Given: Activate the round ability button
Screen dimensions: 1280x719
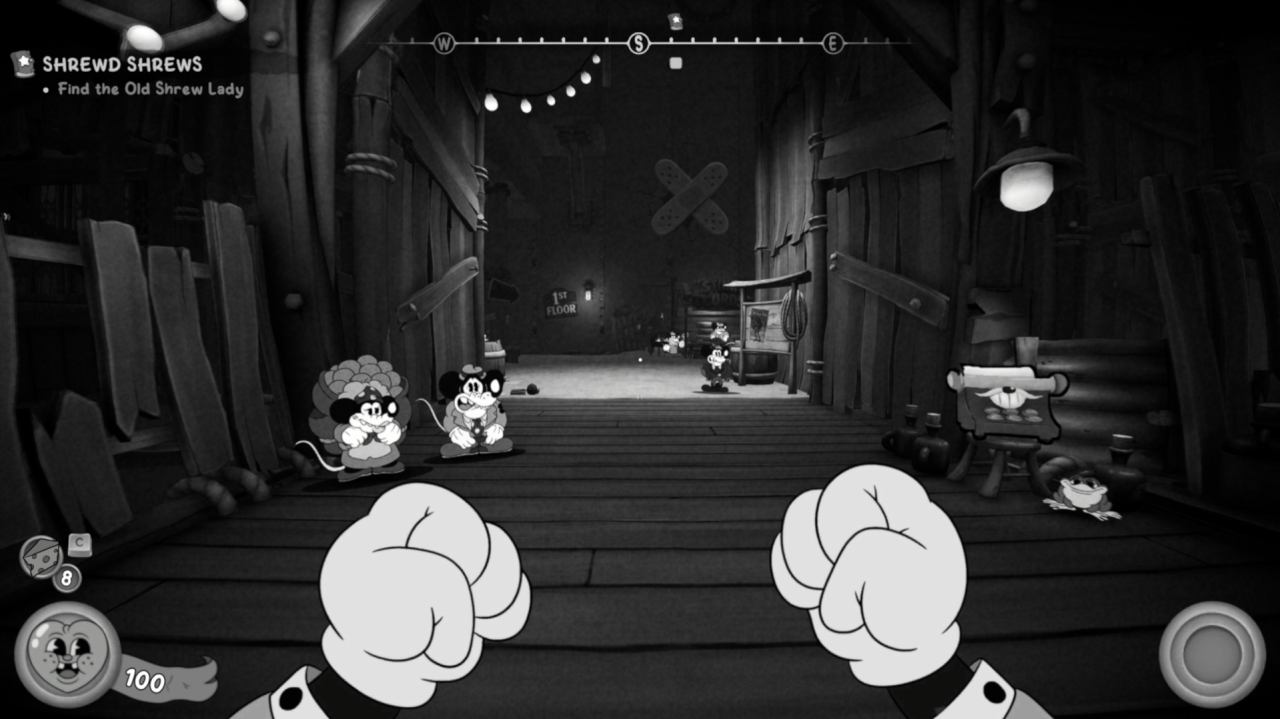Looking at the screenshot, I should pos(1211,654).
